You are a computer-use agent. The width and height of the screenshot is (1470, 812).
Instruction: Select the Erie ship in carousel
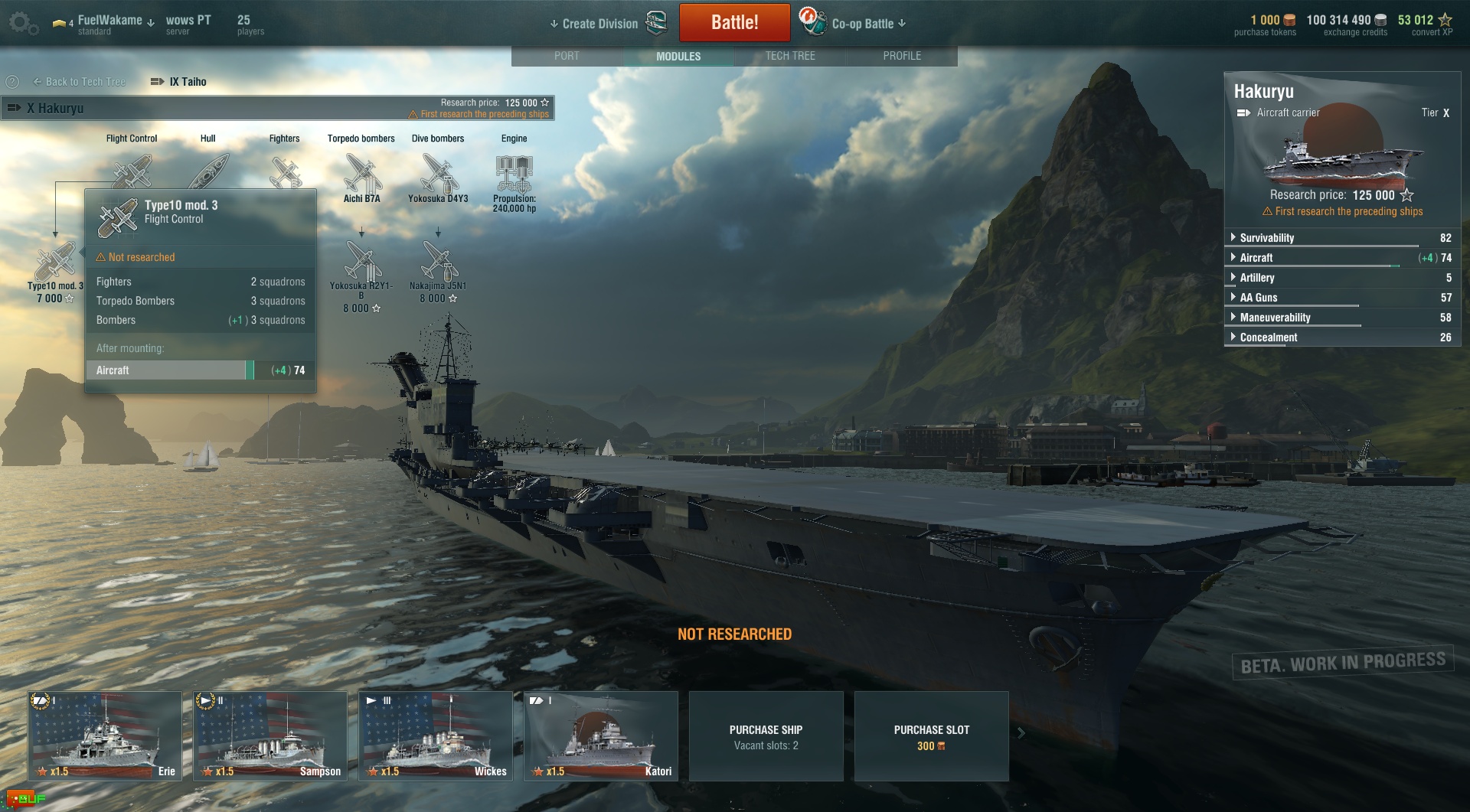105,735
